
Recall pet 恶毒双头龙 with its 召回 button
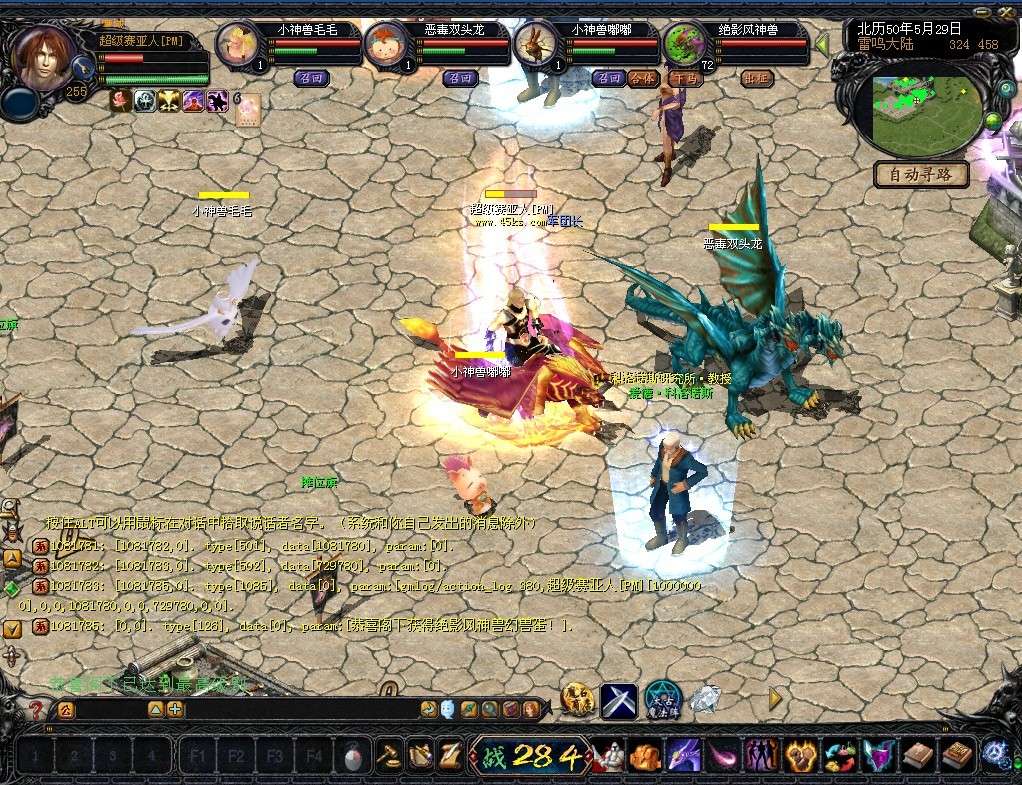pos(460,78)
